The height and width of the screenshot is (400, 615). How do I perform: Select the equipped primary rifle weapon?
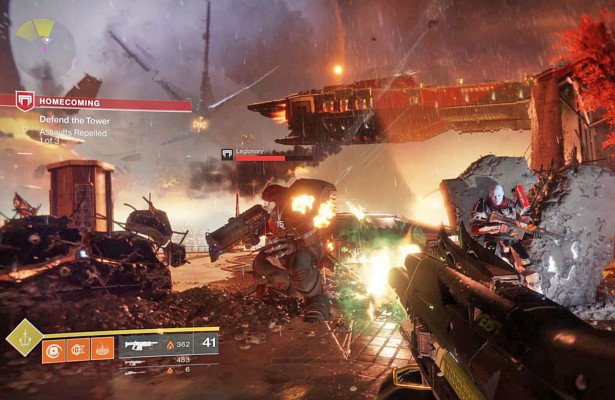pyautogui.click(x=140, y=342)
